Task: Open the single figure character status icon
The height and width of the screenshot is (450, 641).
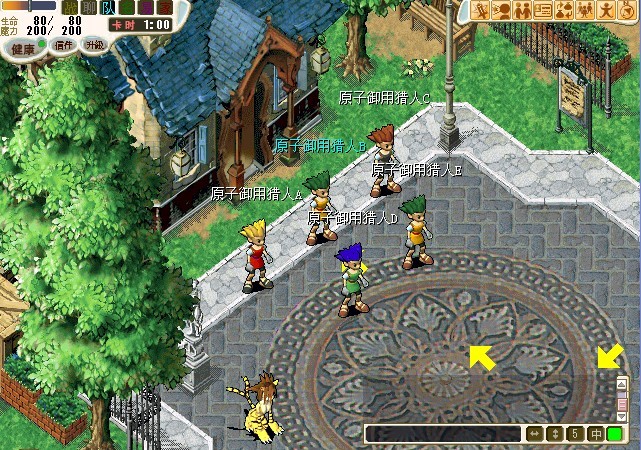Action: (x=604, y=10)
